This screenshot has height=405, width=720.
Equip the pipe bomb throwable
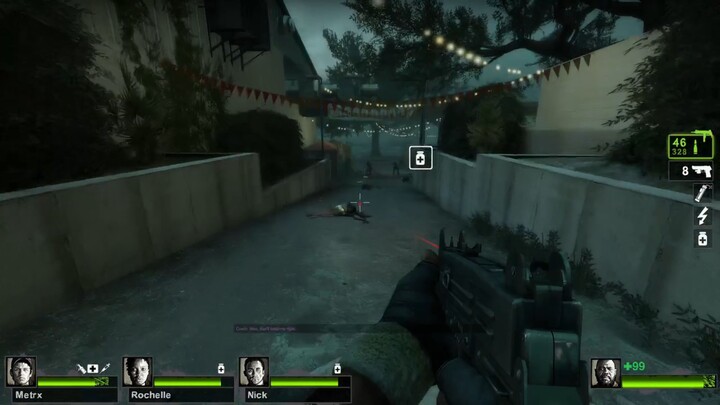[702, 193]
